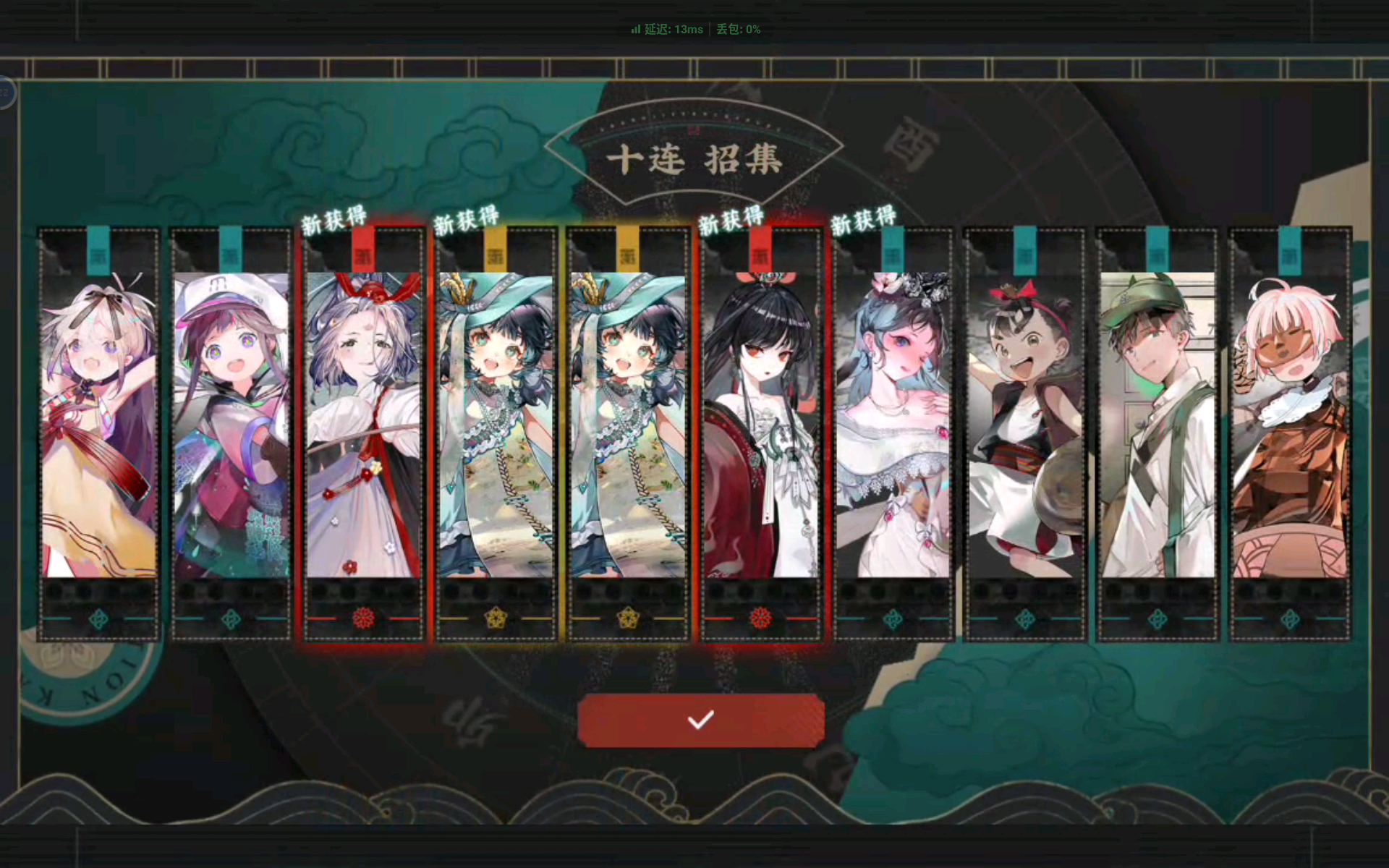Click the 丢包: 0% packet loss readout
Screen dimensions: 1389x868
tap(736, 30)
